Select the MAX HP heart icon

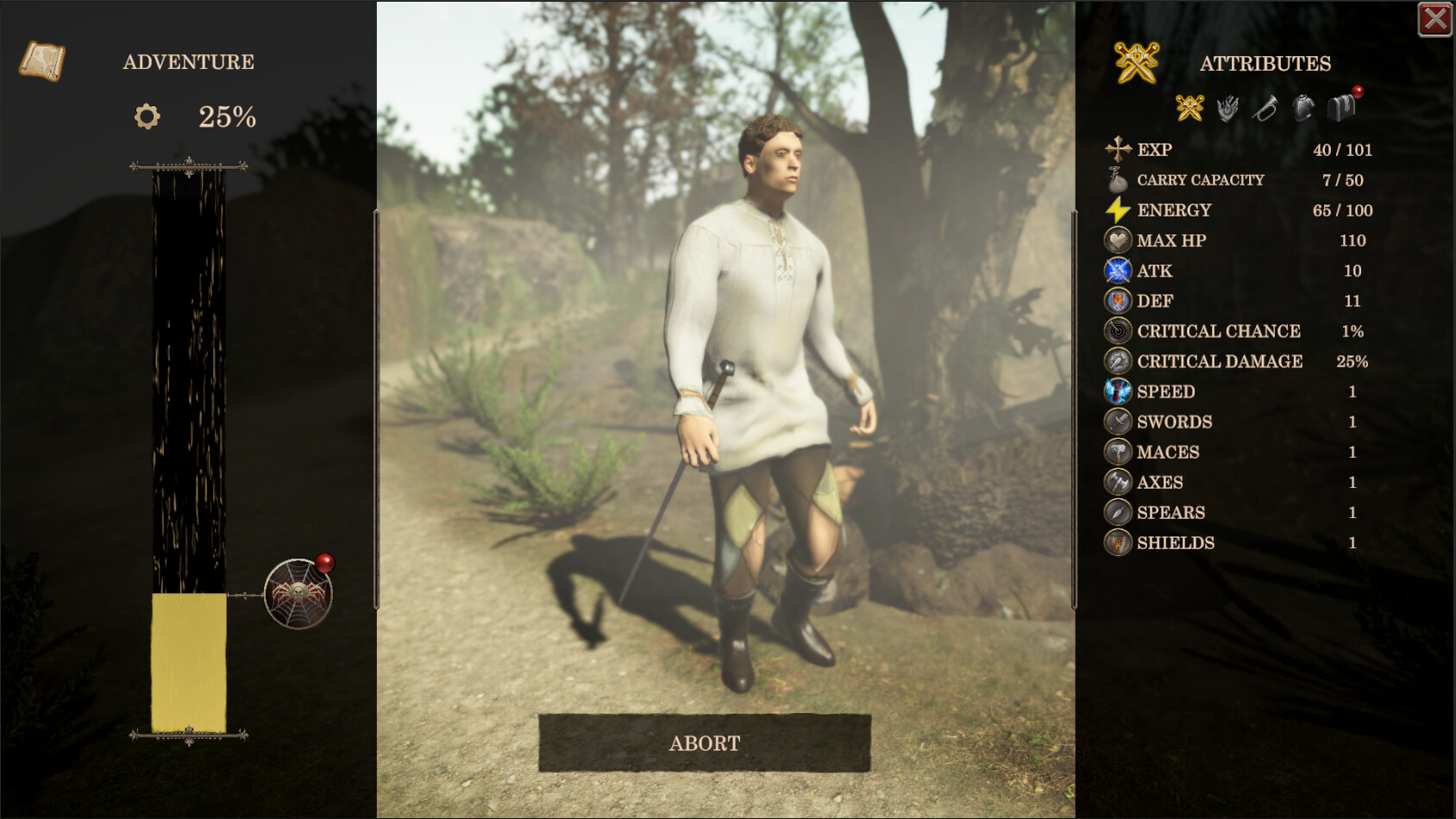(x=1119, y=240)
